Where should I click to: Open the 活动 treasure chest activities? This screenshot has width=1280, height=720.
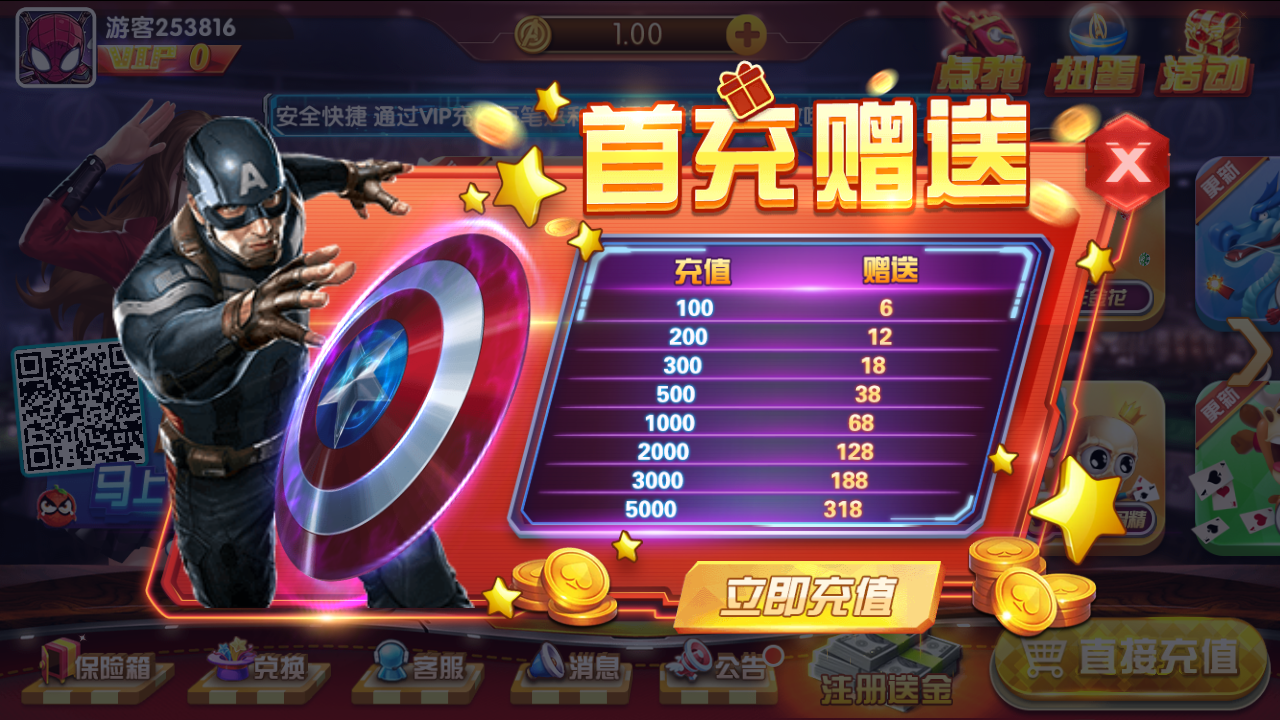[1207, 45]
